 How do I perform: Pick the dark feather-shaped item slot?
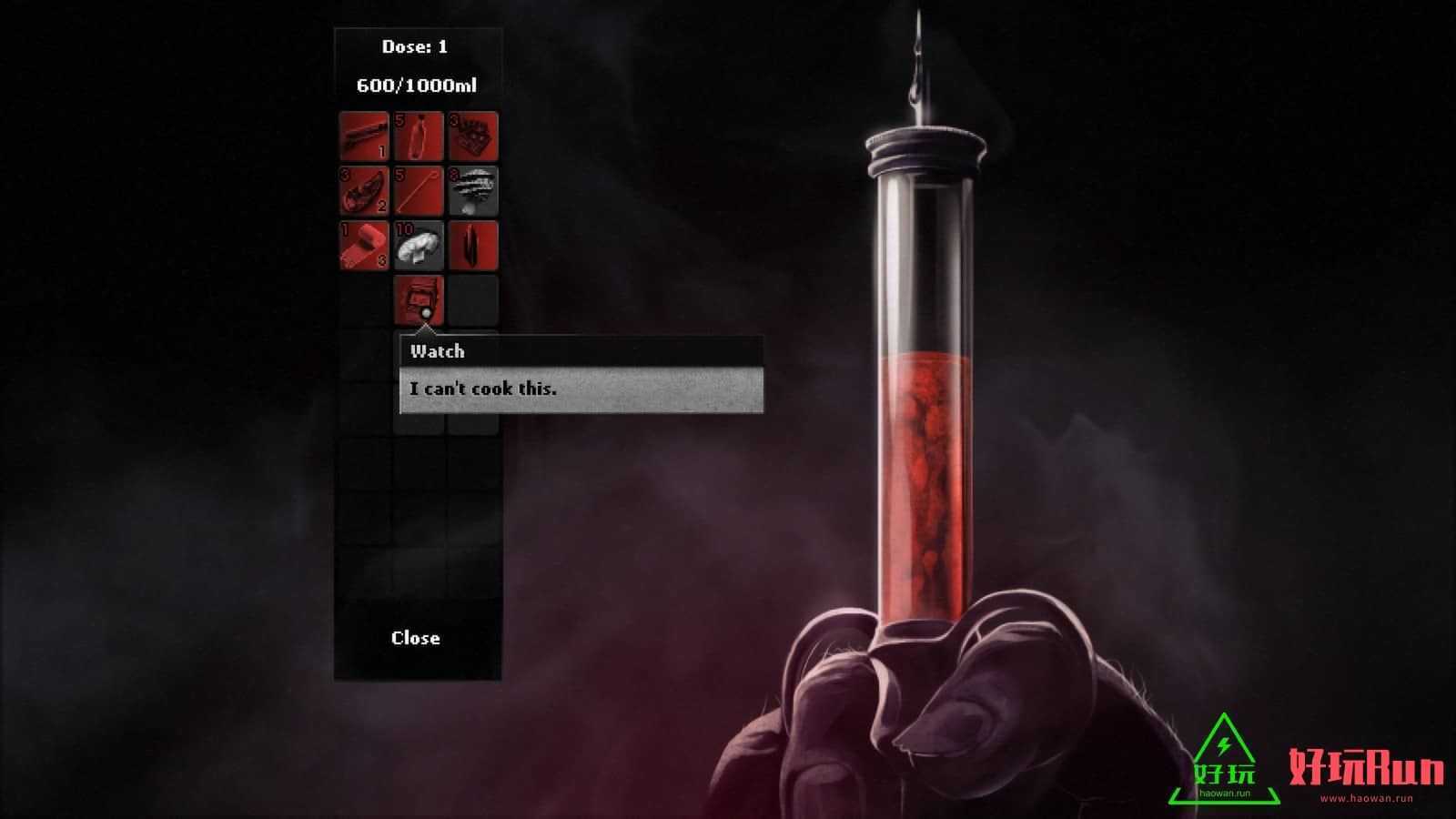473,246
